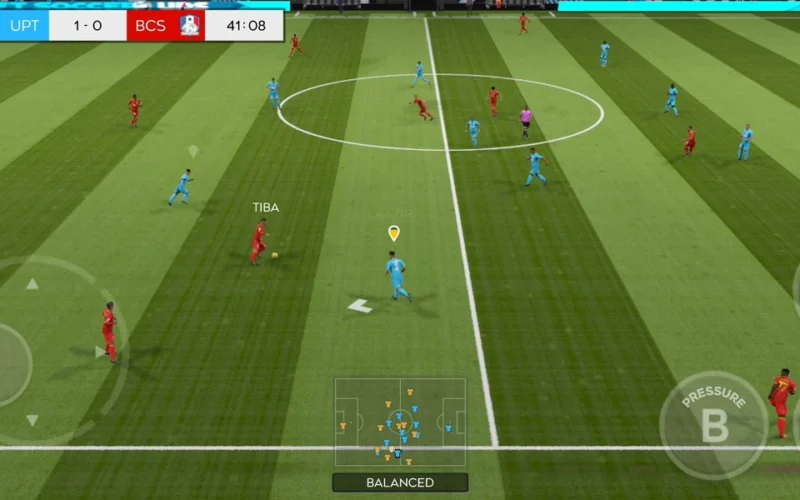Tap the joystick's down arrow
Screen dimensions: 800x500
tap(32, 420)
